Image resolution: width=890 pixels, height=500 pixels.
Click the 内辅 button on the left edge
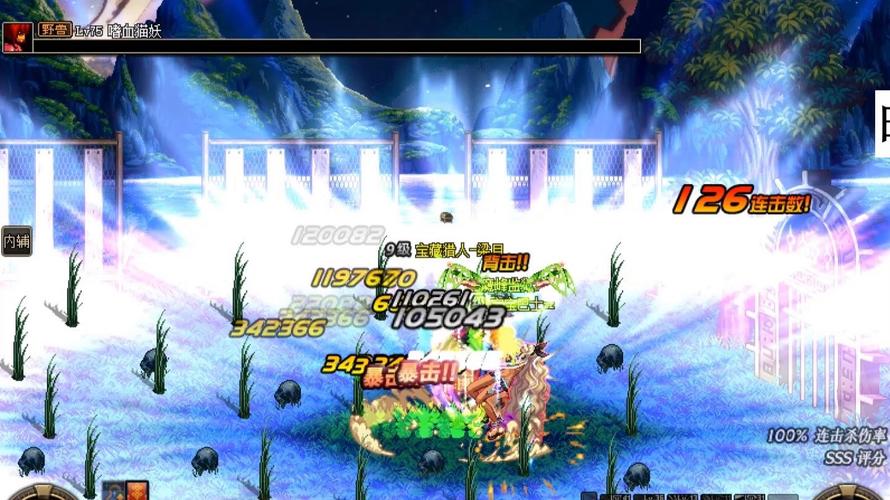tap(16, 241)
